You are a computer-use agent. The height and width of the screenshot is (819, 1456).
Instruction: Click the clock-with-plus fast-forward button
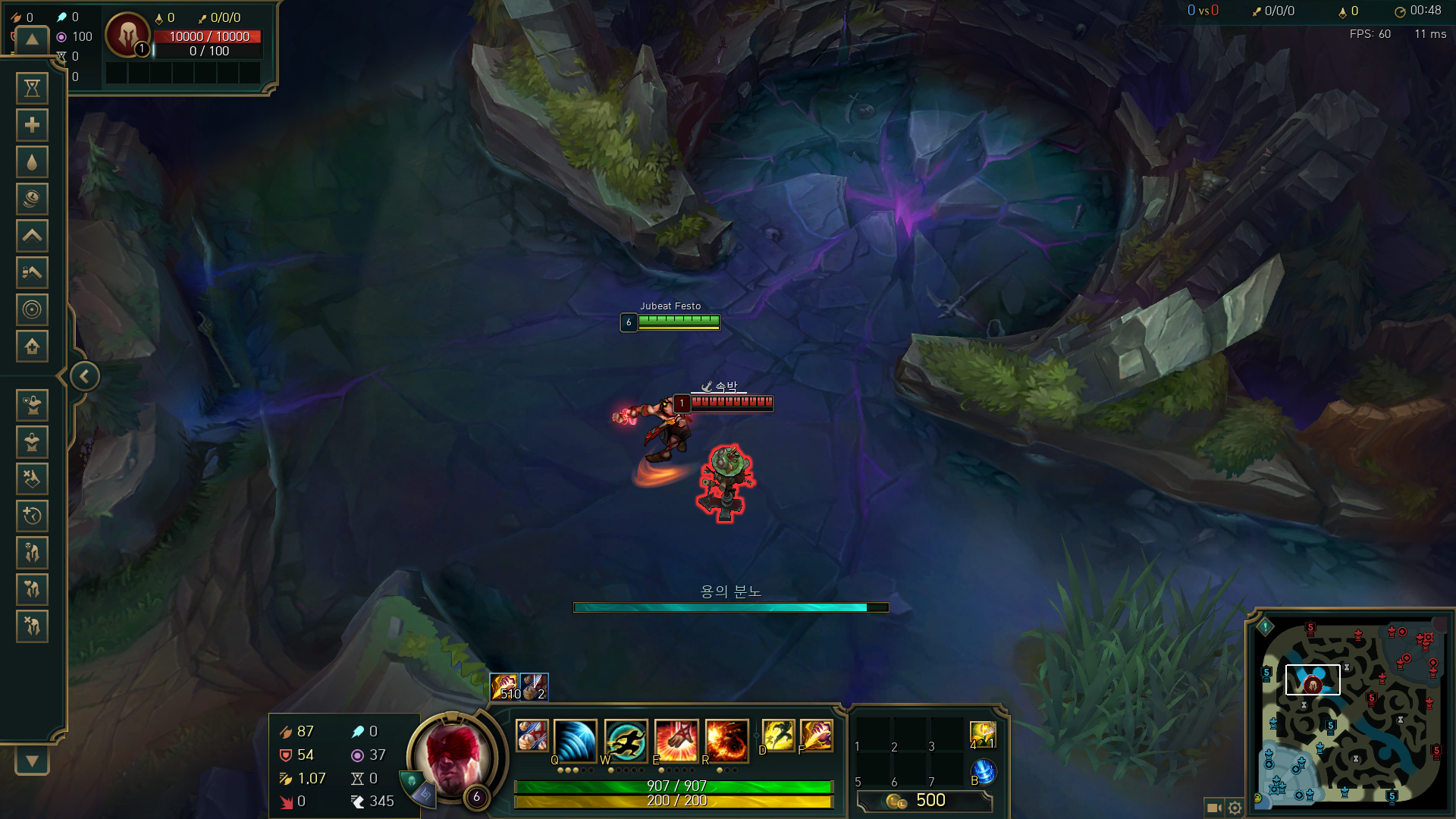click(x=32, y=516)
